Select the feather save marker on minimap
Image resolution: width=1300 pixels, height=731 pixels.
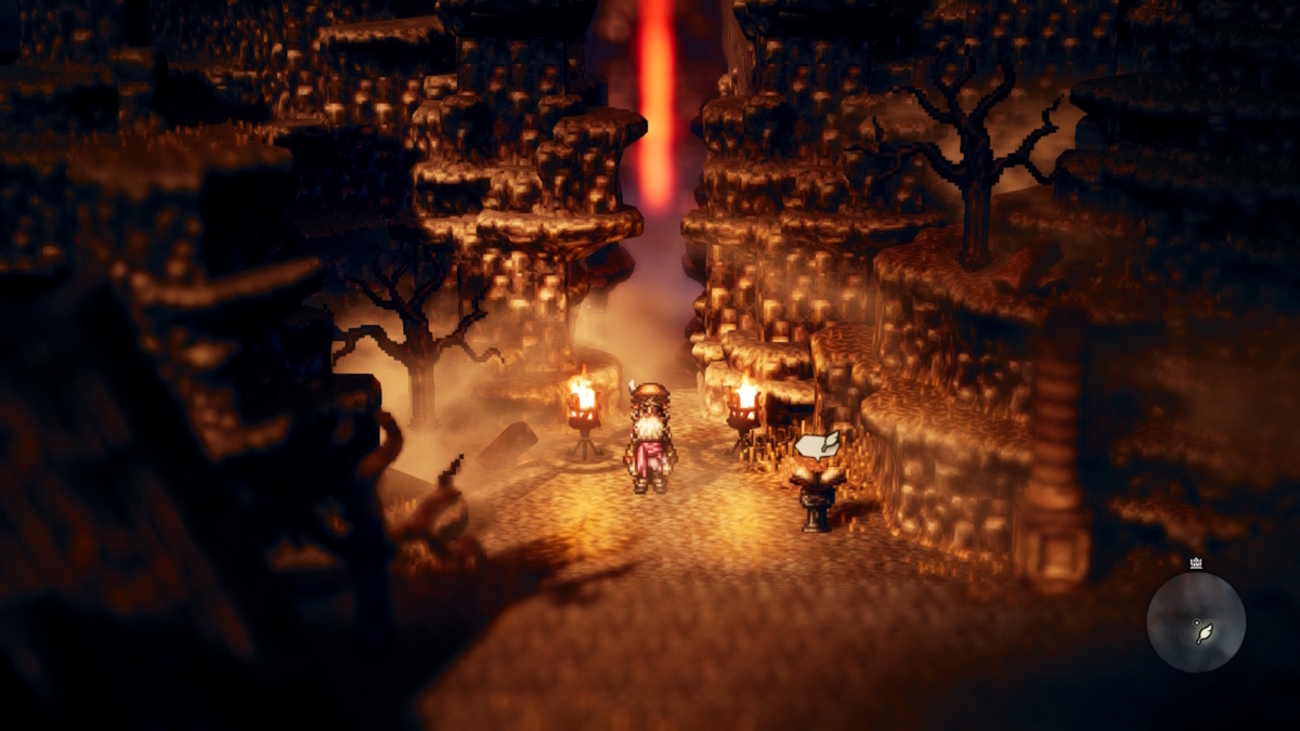coord(1205,633)
